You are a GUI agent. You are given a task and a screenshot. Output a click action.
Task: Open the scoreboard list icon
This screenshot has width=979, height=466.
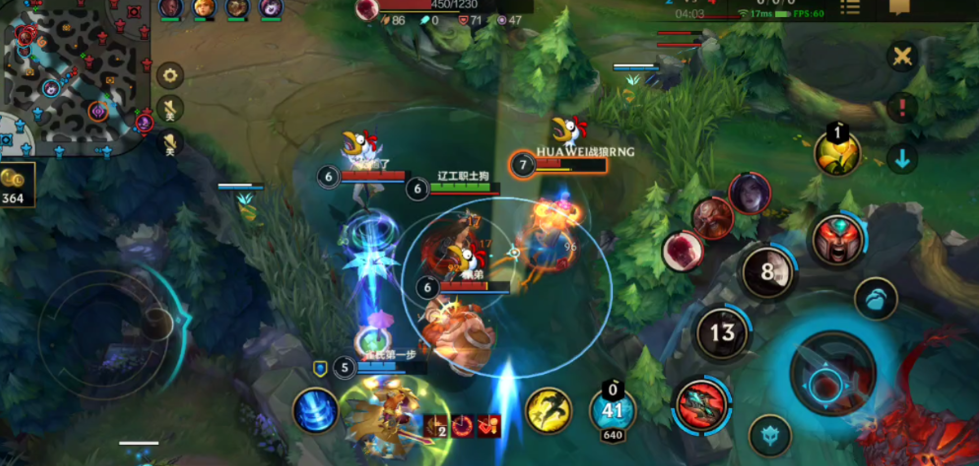coord(850,8)
